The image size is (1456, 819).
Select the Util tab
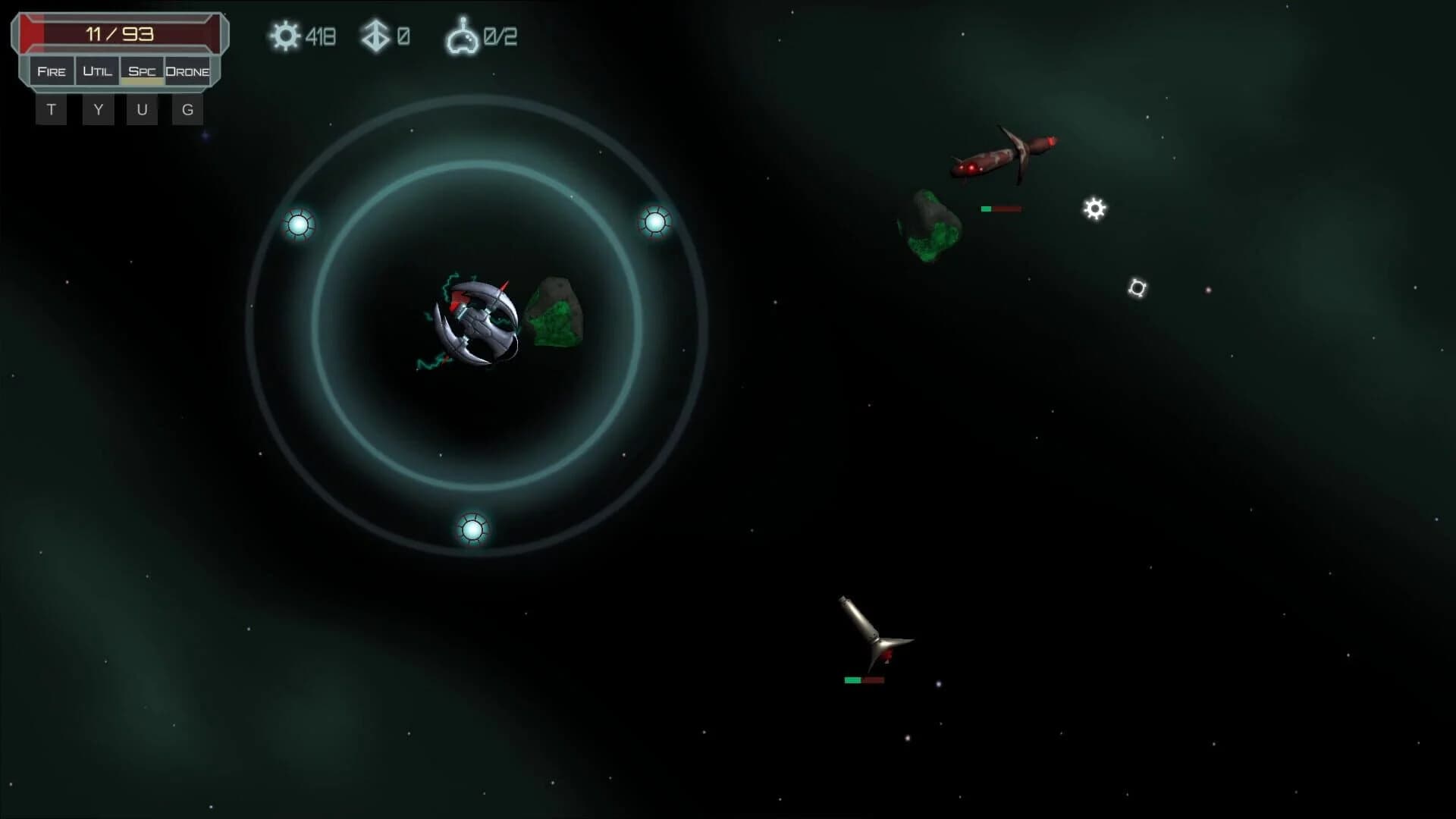pyautogui.click(x=97, y=71)
